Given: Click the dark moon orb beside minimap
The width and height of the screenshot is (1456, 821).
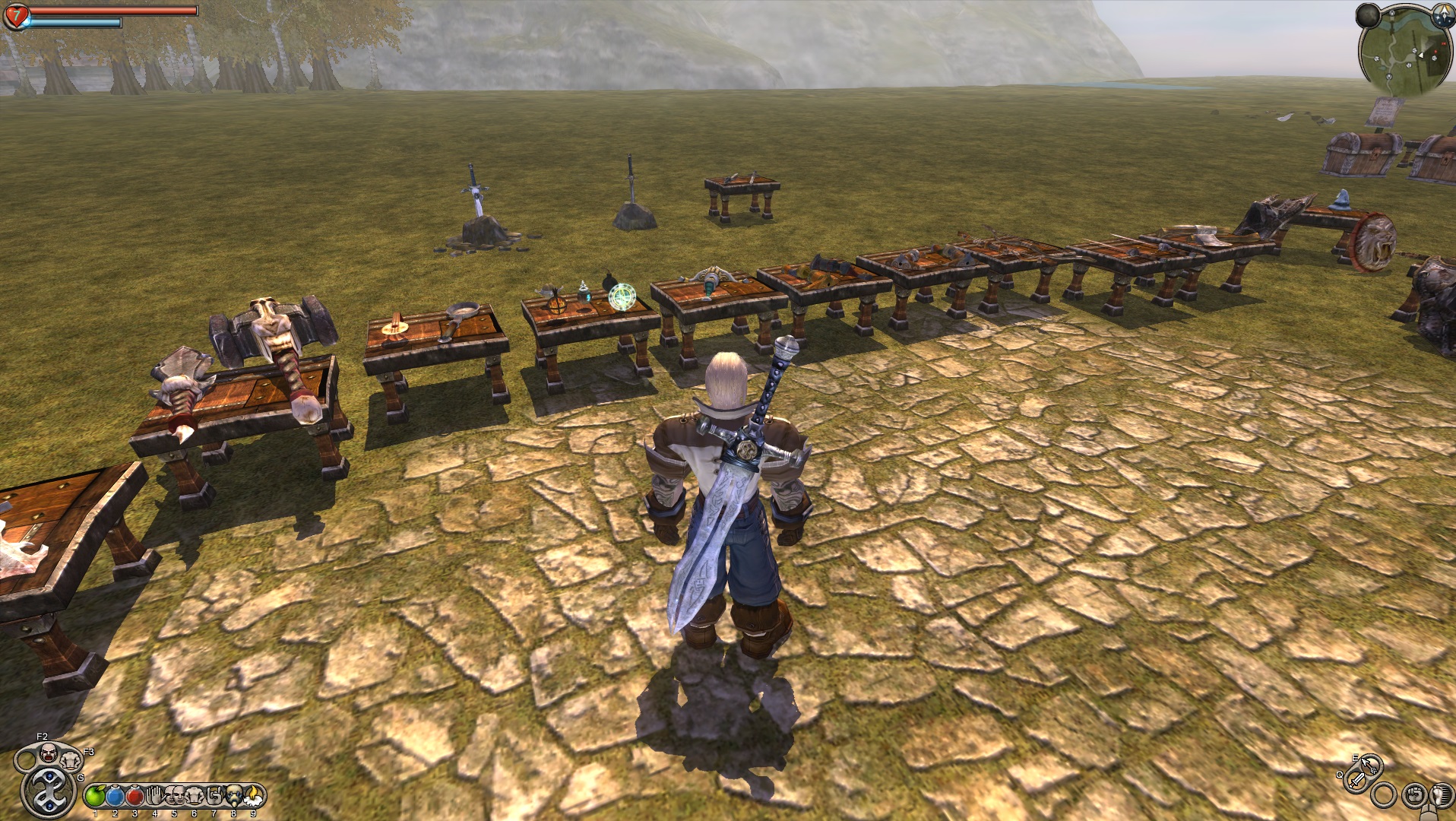Looking at the screenshot, I should (x=1368, y=15).
